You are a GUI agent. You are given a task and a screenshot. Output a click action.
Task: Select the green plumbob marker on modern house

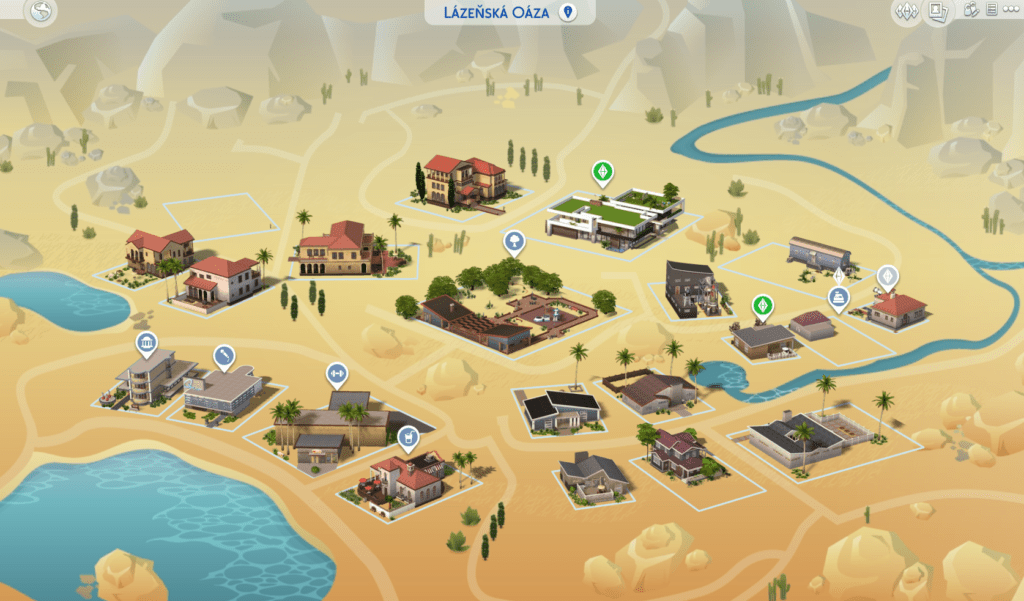pos(601,172)
